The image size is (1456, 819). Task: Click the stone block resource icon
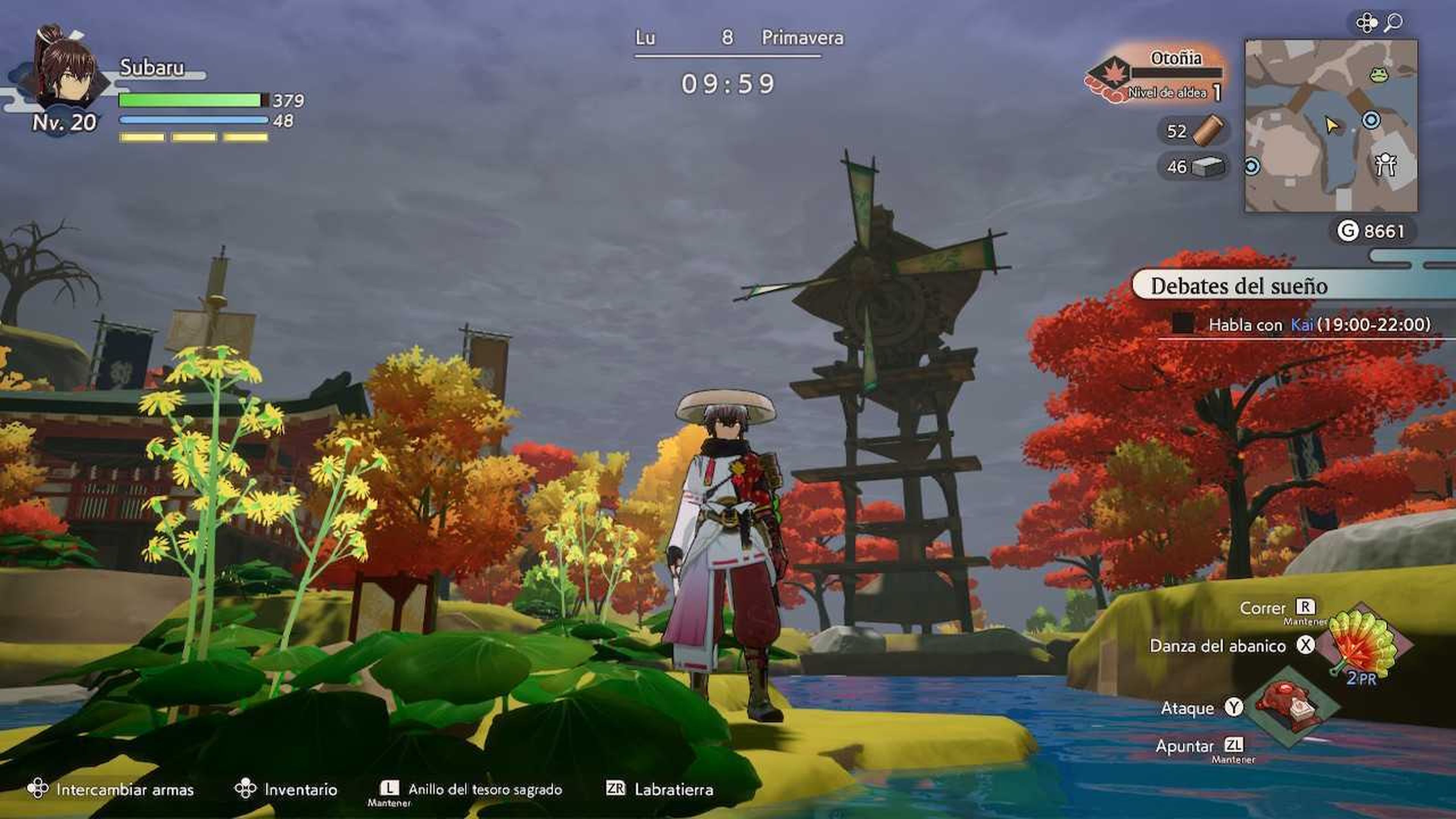tap(1207, 167)
